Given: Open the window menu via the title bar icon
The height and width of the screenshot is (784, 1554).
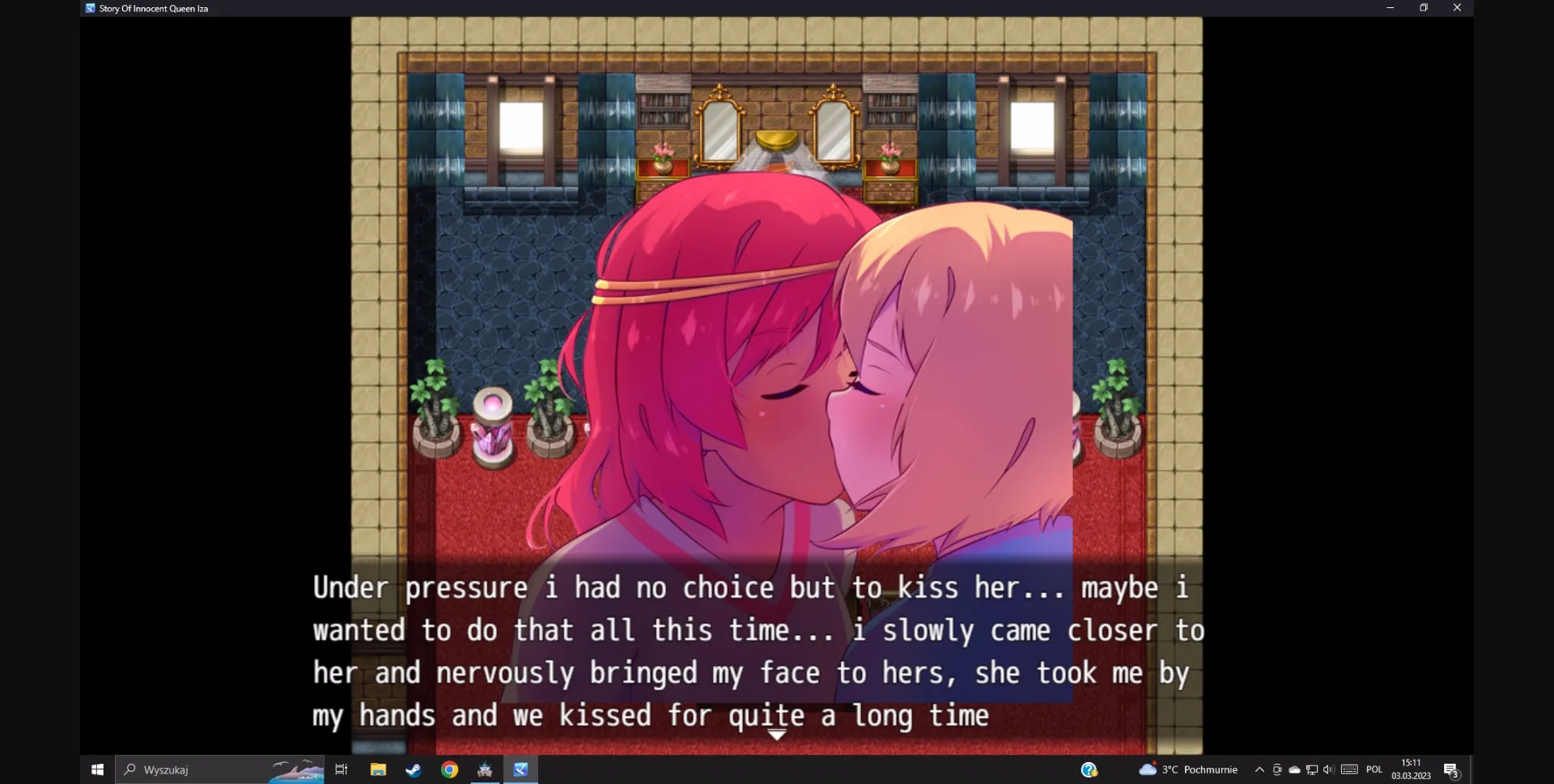Looking at the screenshot, I should pyautogui.click(x=88, y=8).
